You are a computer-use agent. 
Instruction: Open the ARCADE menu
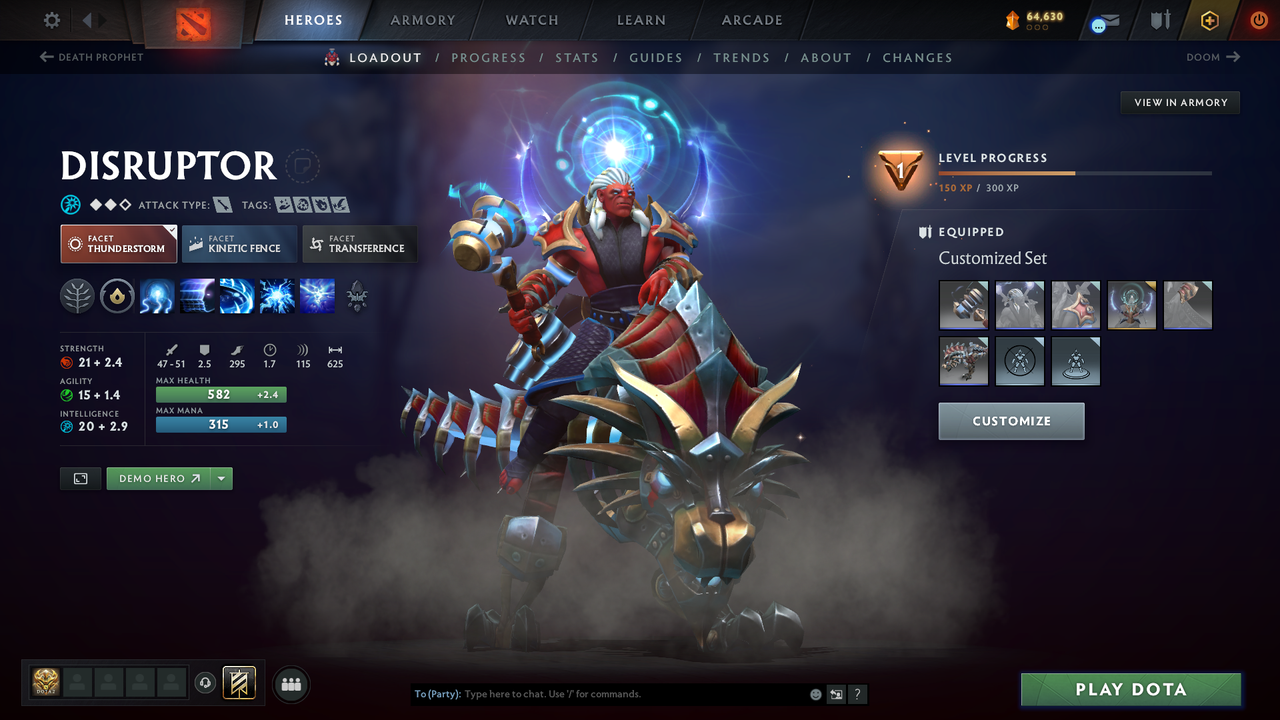[x=751, y=19]
